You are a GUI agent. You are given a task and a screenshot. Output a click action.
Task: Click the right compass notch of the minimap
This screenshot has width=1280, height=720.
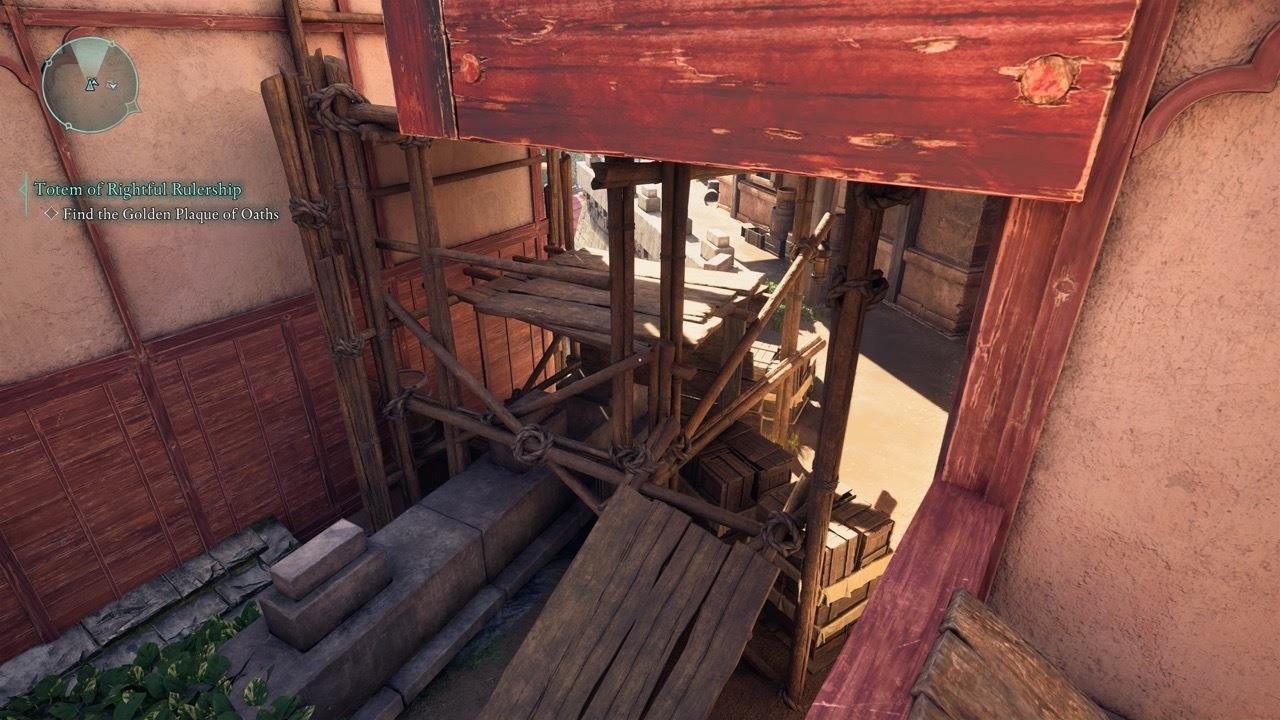(133, 107)
